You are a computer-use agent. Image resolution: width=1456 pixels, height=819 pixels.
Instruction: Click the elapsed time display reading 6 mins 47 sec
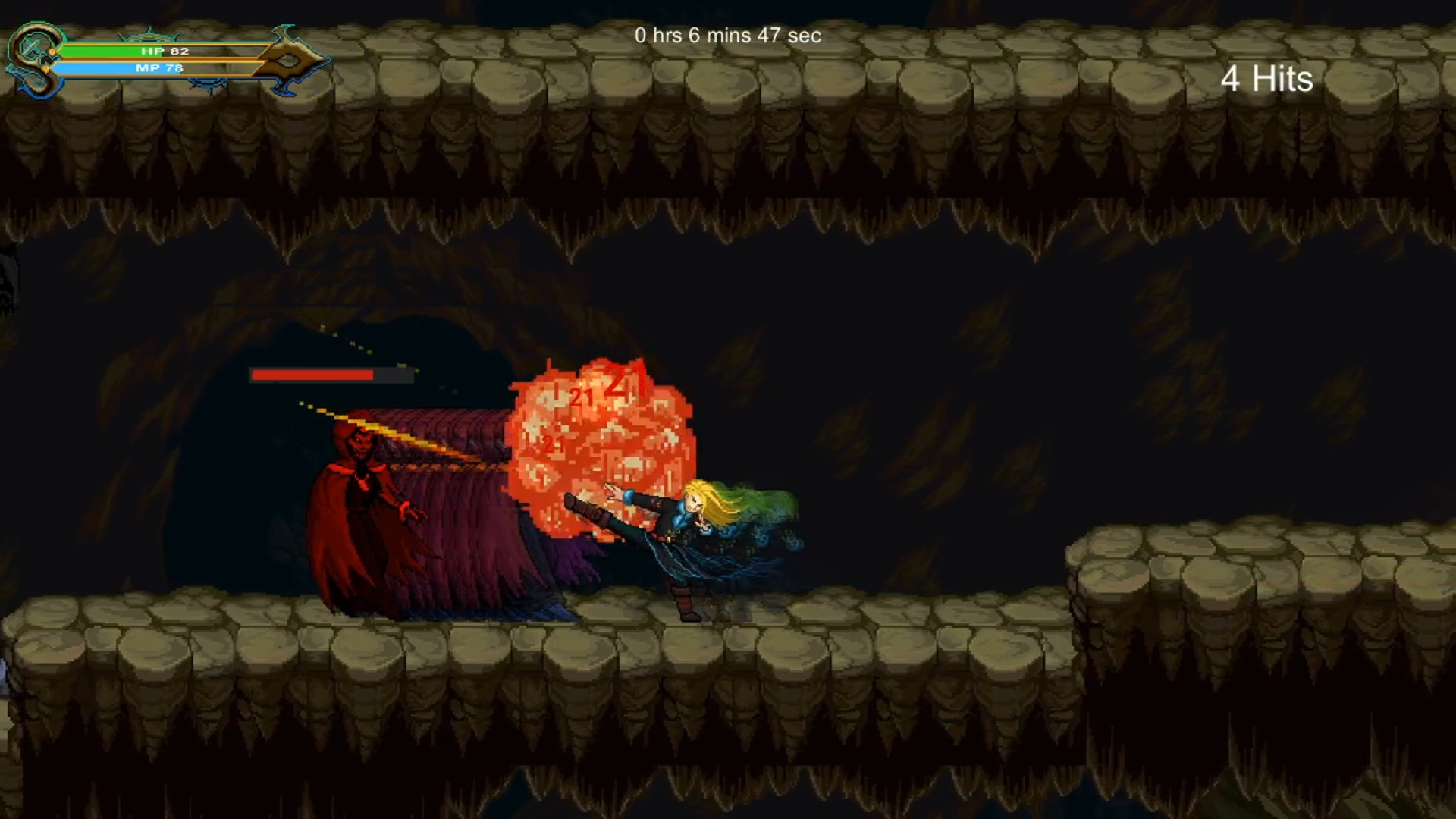(x=728, y=35)
